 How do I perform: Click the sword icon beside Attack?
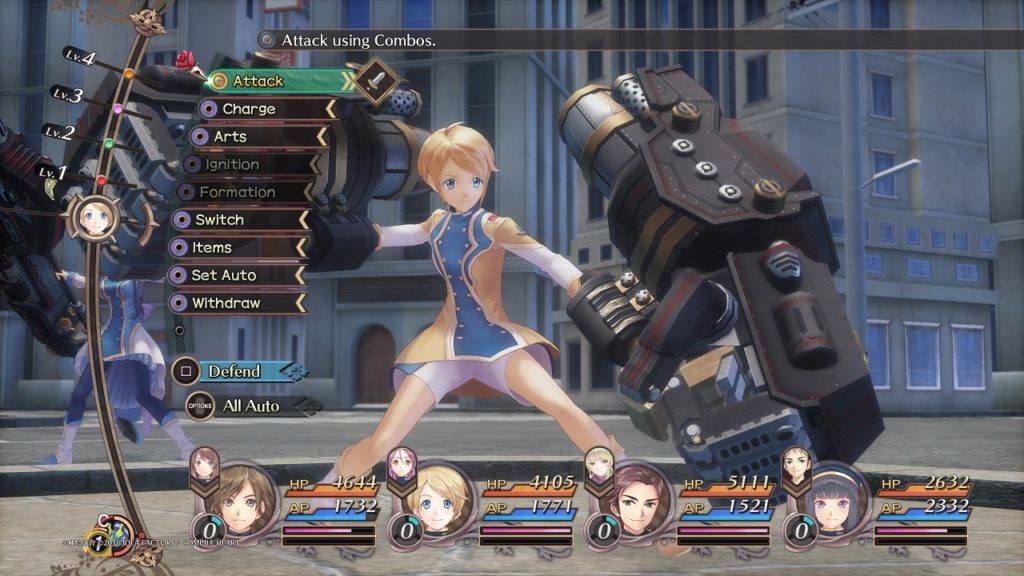(x=378, y=81)
